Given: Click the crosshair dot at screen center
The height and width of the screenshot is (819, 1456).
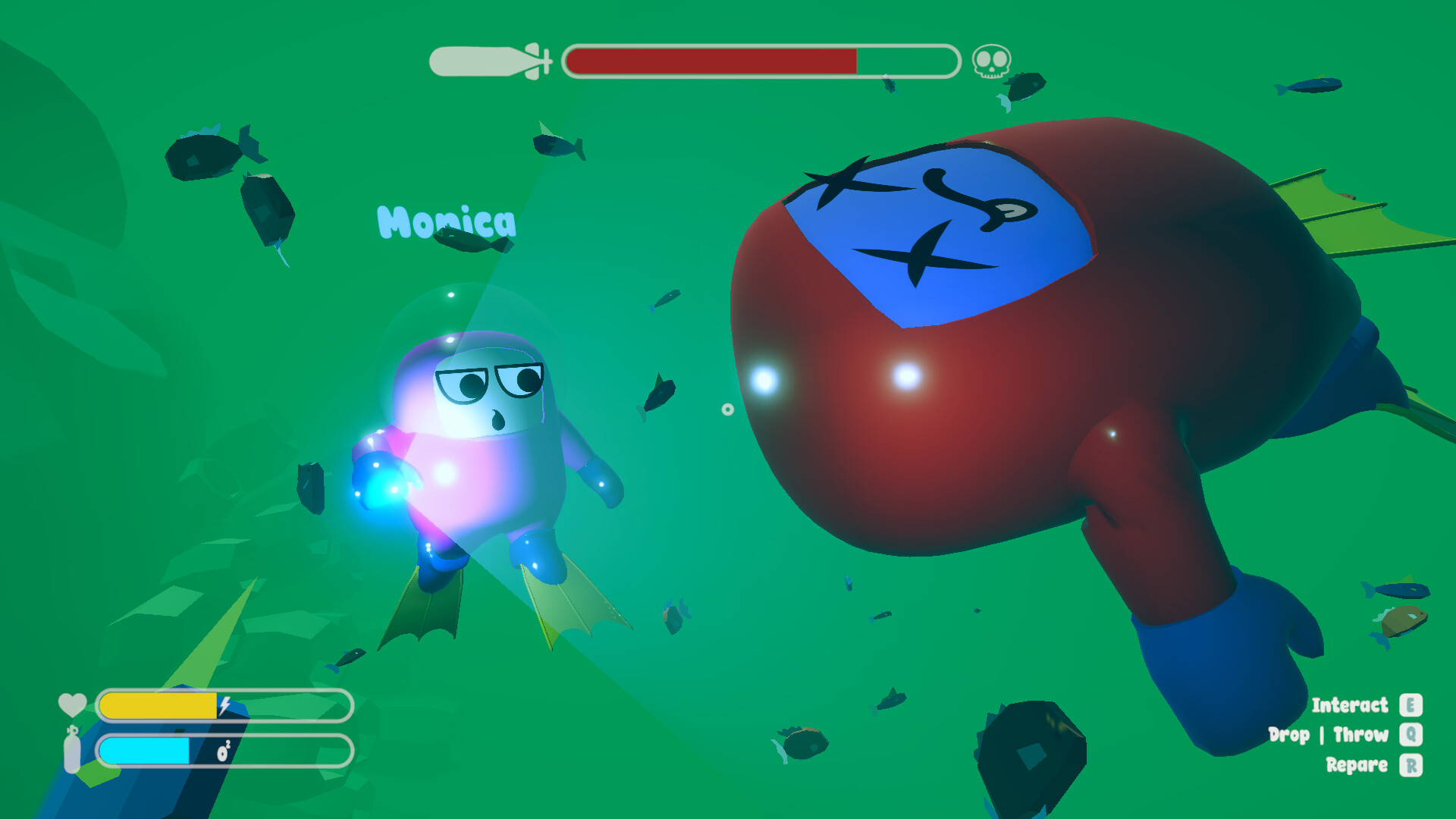Looking at the screenshot, I should pos(729,409).
